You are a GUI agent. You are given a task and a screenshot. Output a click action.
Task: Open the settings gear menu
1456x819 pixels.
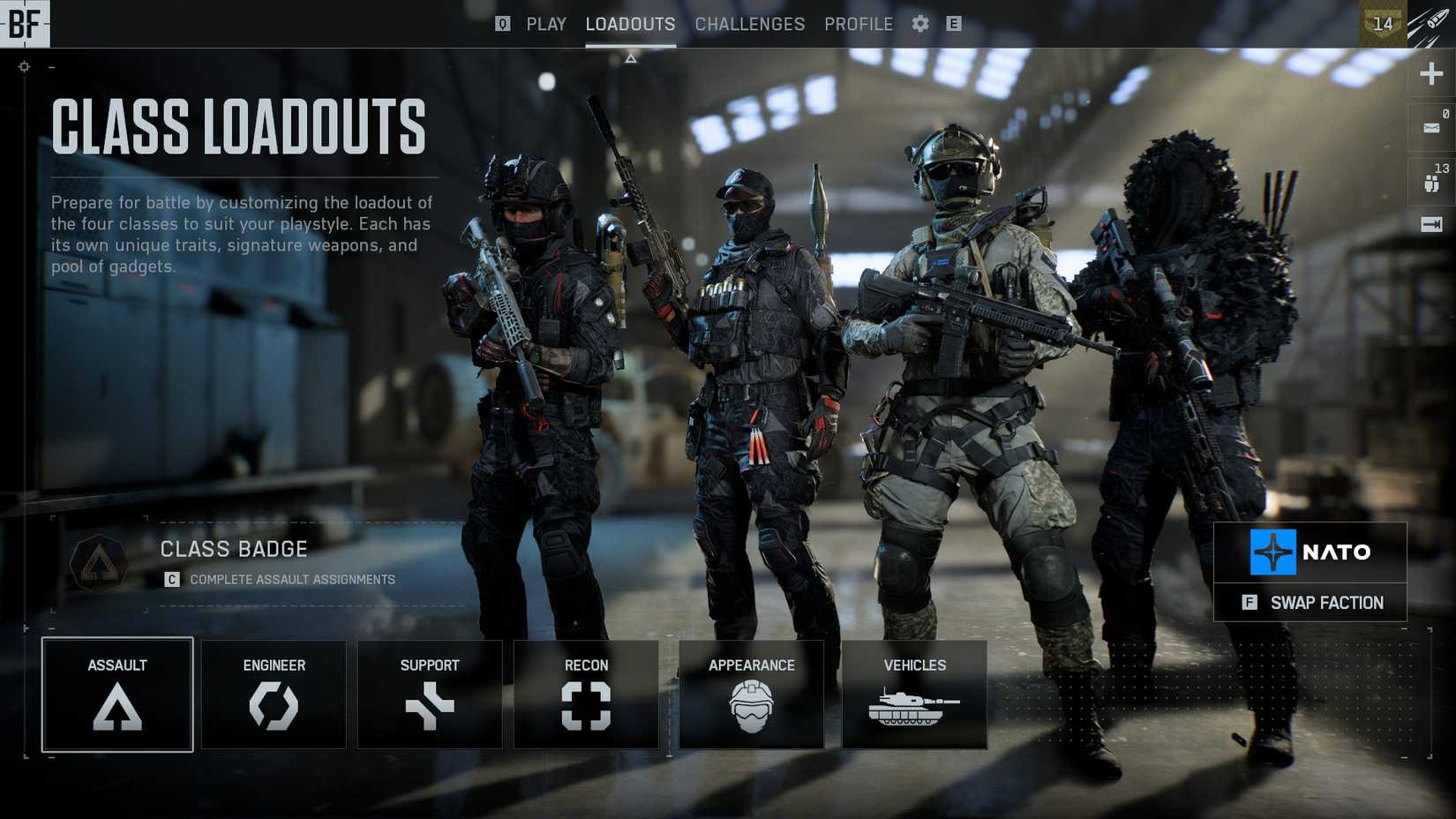919,24
